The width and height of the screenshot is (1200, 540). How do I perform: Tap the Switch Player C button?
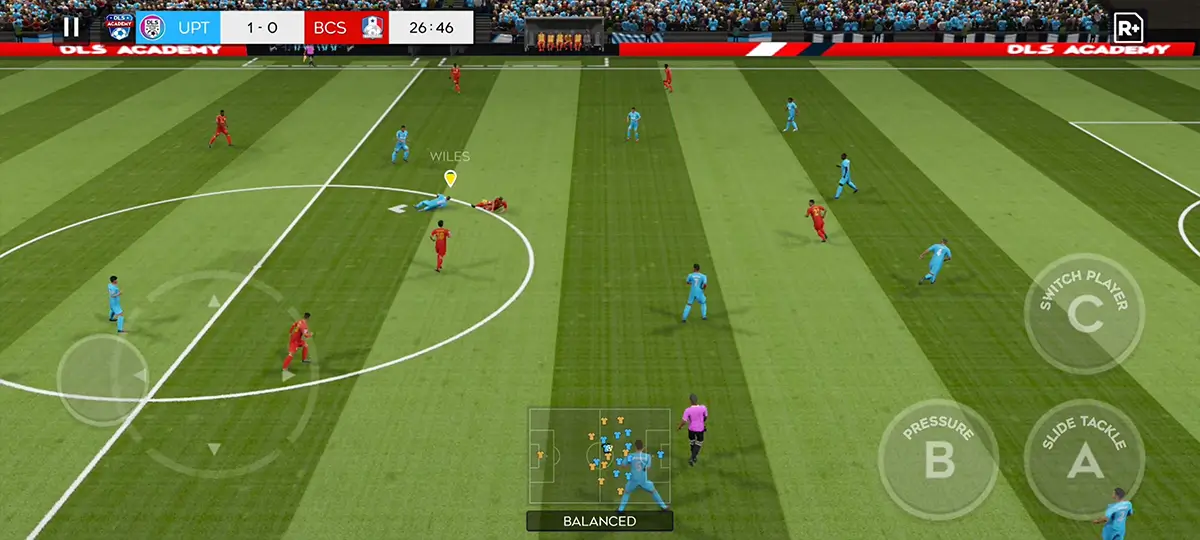point(1084,314)
